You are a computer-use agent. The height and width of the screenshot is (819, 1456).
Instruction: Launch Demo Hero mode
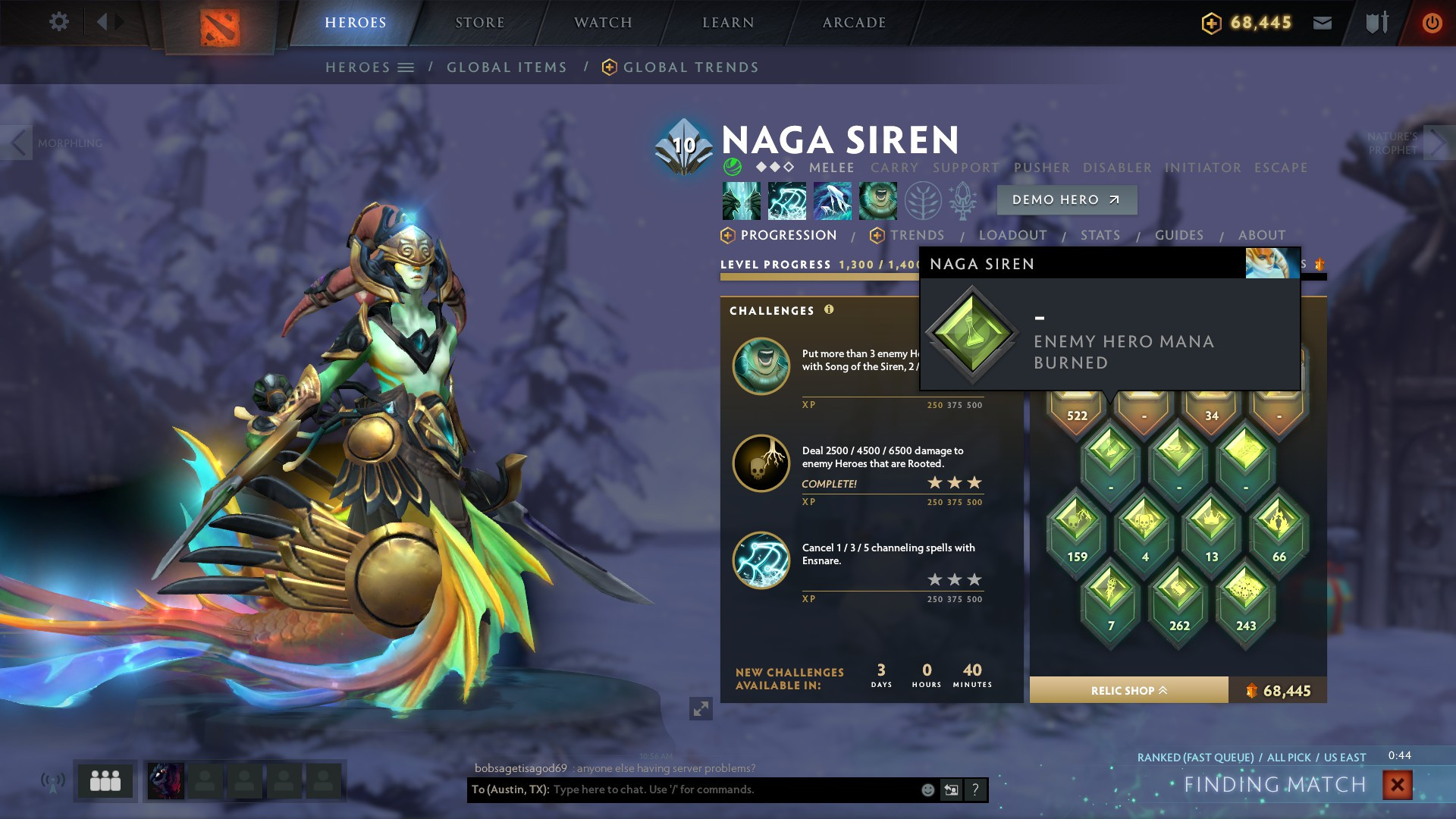click(x=1066, y=200)
